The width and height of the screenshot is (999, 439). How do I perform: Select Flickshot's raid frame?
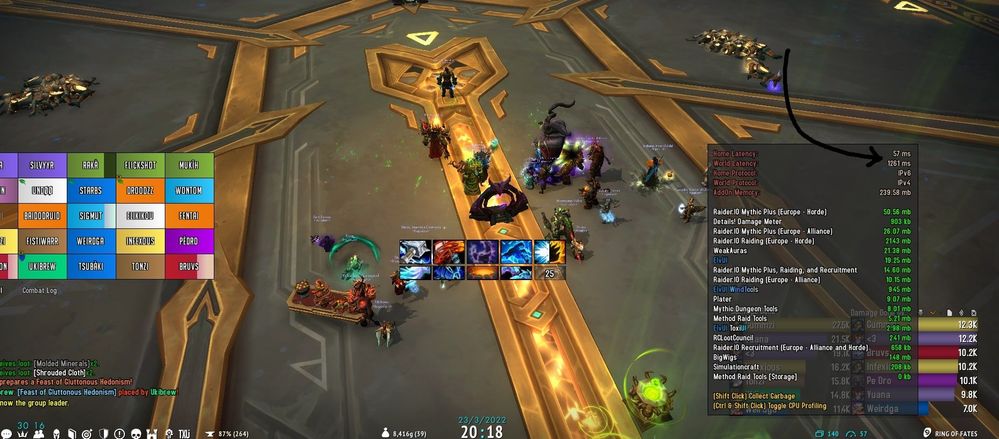coord(139,163)
